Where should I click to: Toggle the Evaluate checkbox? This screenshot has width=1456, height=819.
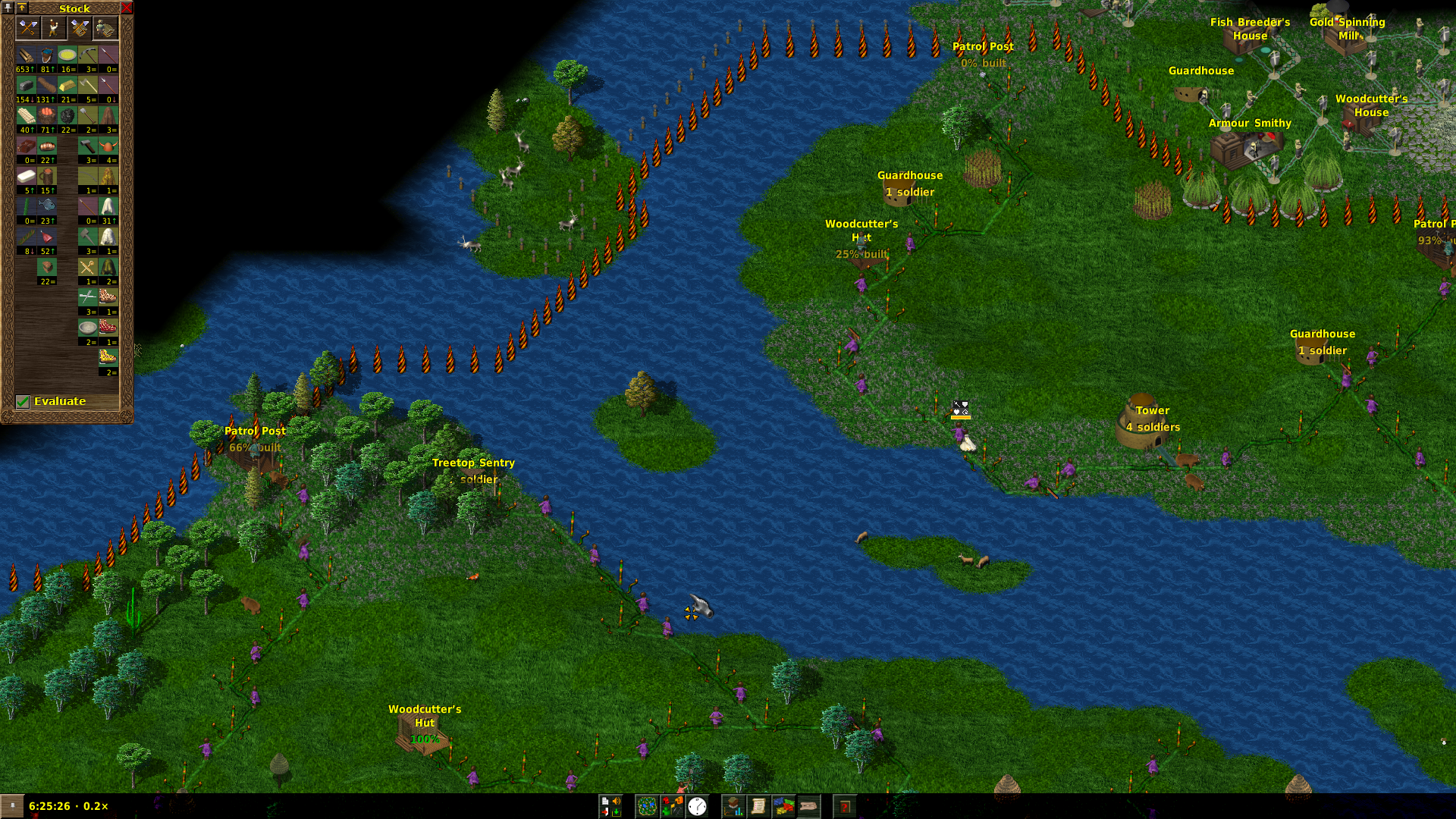23,401
